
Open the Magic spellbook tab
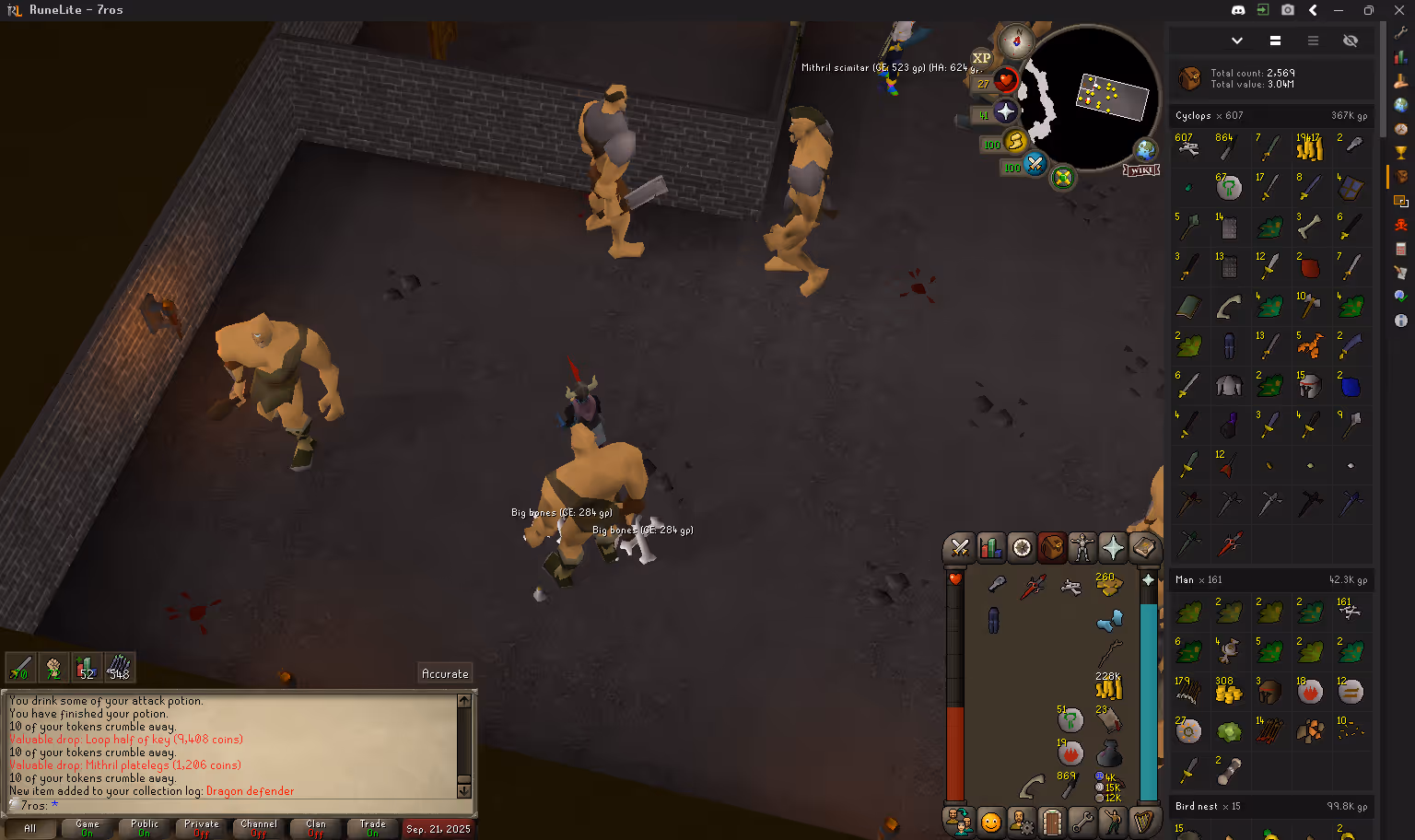tap(1143, 548)
